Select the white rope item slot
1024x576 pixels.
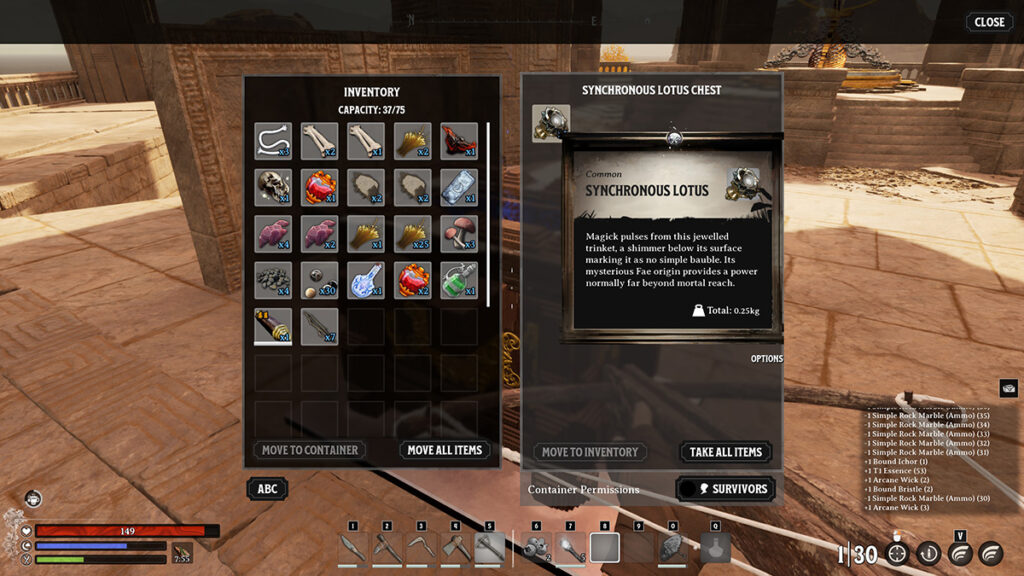pos(273,141)
